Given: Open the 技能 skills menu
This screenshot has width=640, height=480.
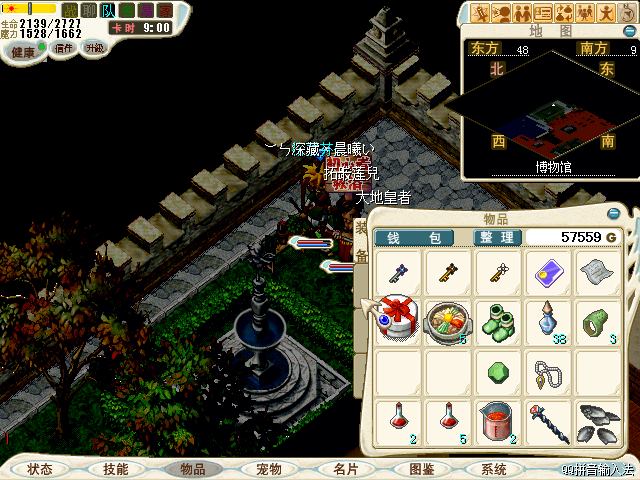Looking at the screenshot, I should tap(116, 469).
